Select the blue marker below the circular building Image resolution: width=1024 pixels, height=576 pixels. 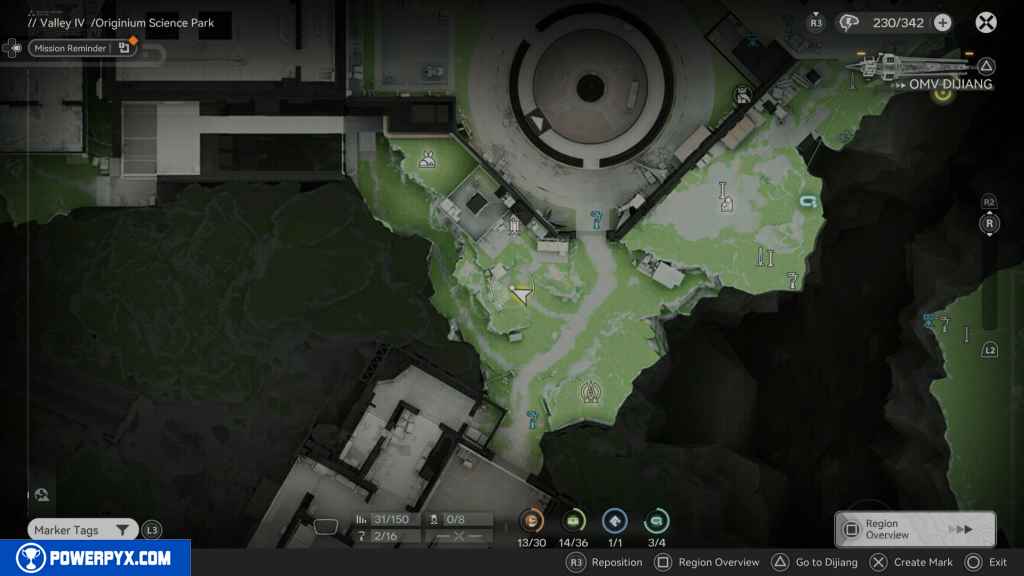coord(596,219)
